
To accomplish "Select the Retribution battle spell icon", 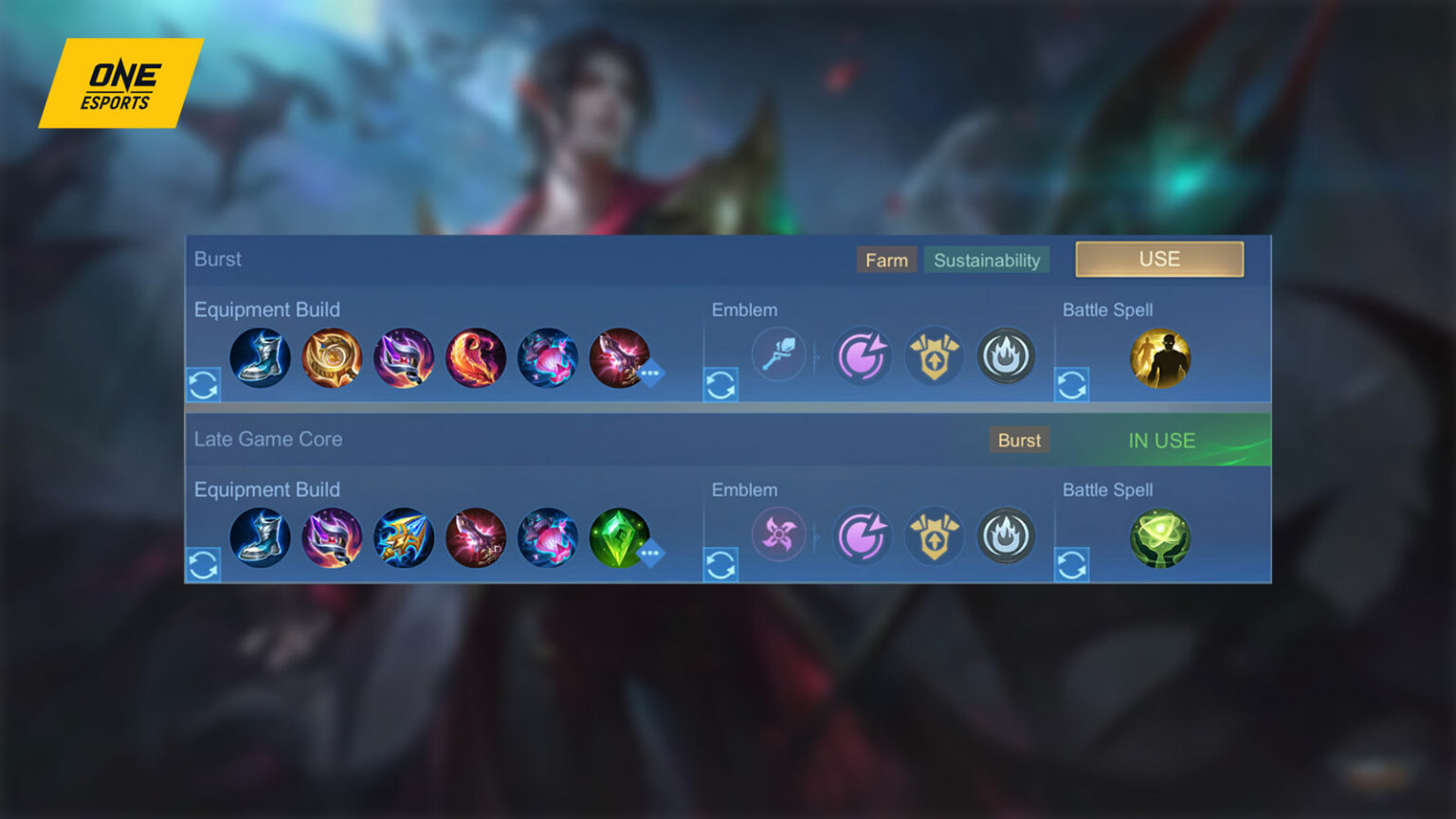I will click(1160, 537).
